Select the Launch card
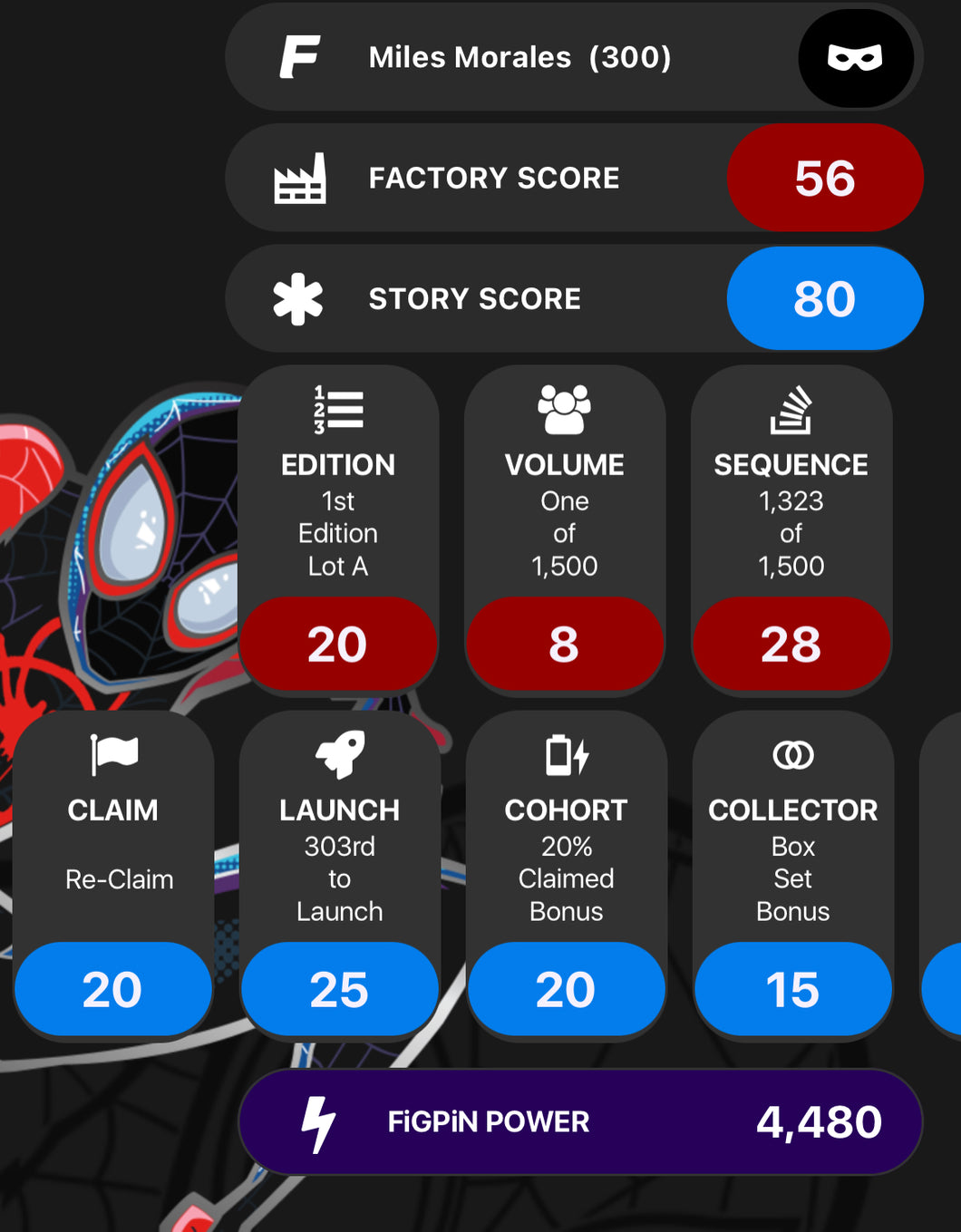 click(x=340, y=873)
